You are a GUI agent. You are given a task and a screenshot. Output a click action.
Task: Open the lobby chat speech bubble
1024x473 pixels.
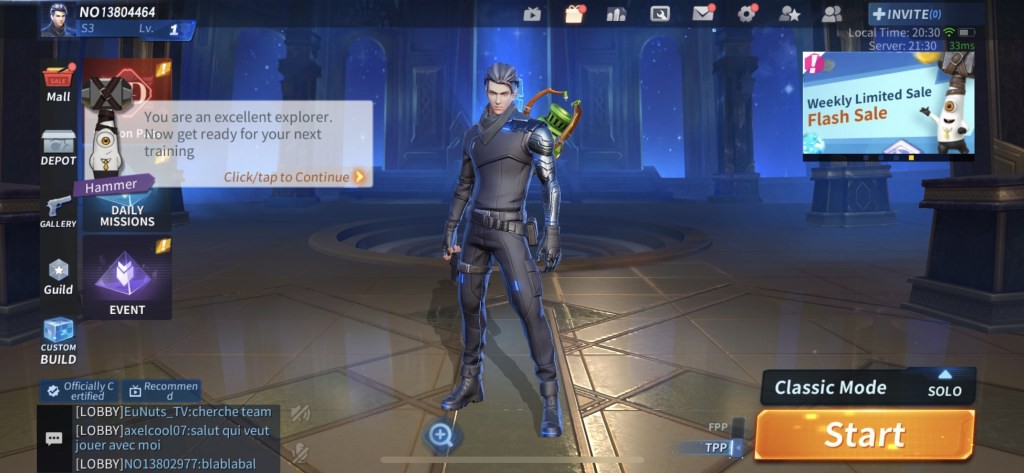point(54,438)
